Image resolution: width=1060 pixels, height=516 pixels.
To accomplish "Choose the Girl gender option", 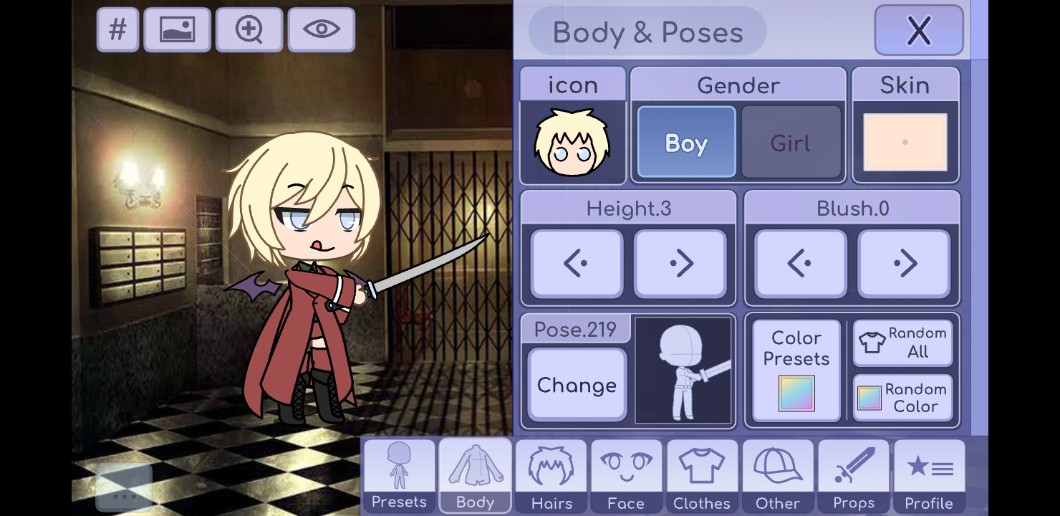I will coord(790,143).
